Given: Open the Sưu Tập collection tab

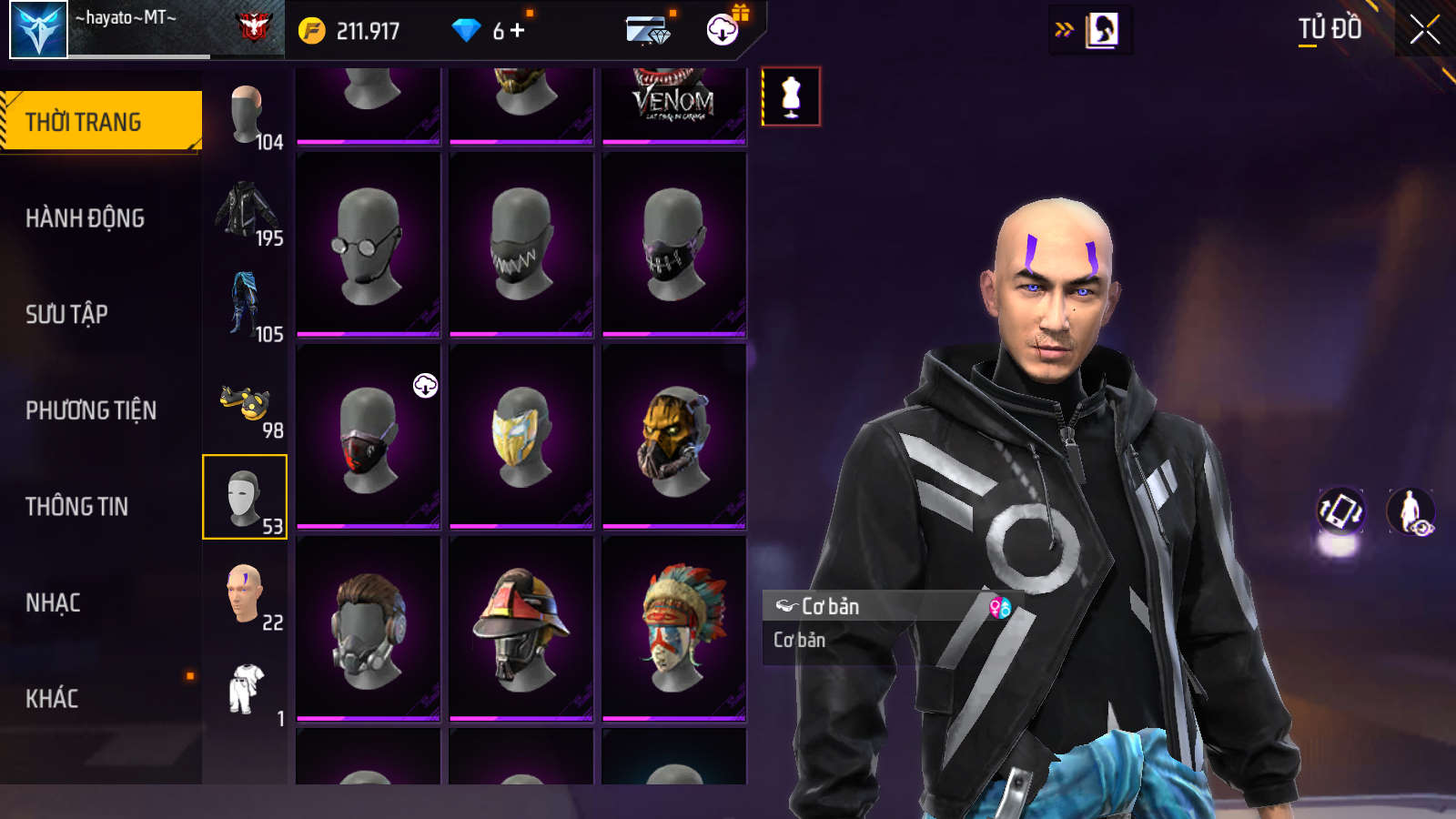Looking at the screenshot, I should point(66,315).
